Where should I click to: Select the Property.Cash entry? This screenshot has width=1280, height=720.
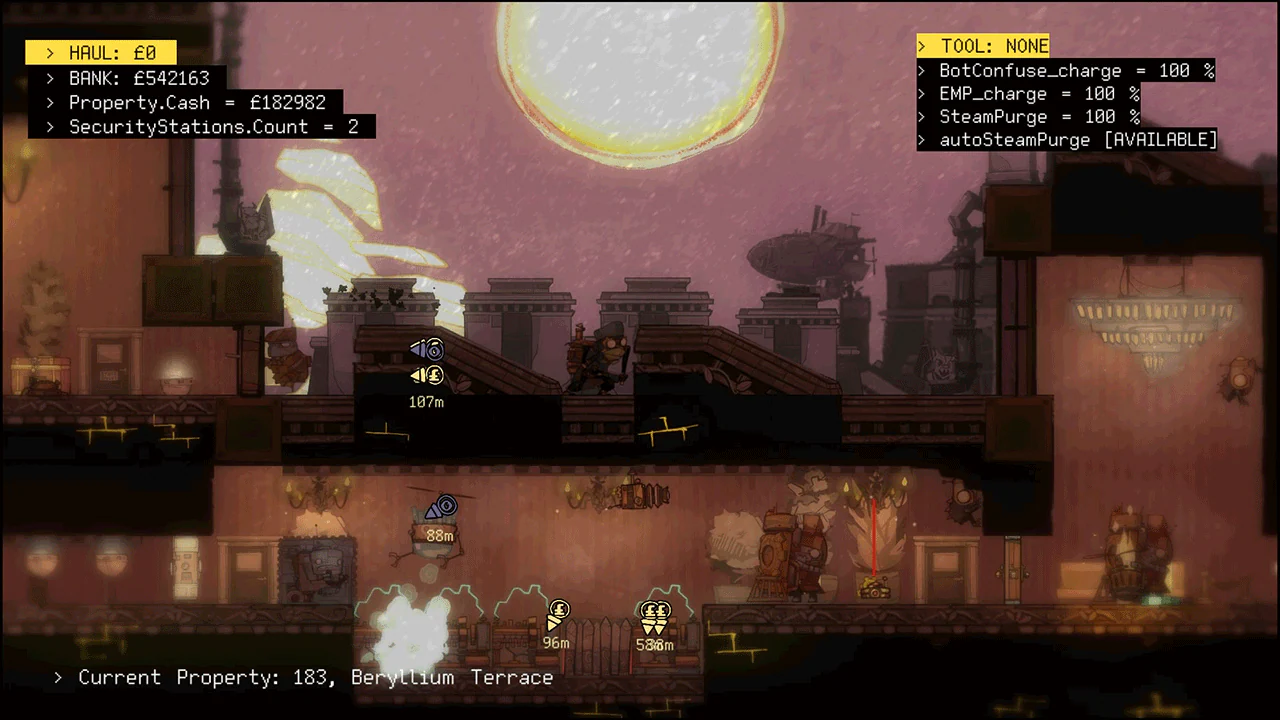(x=197, y=101)
